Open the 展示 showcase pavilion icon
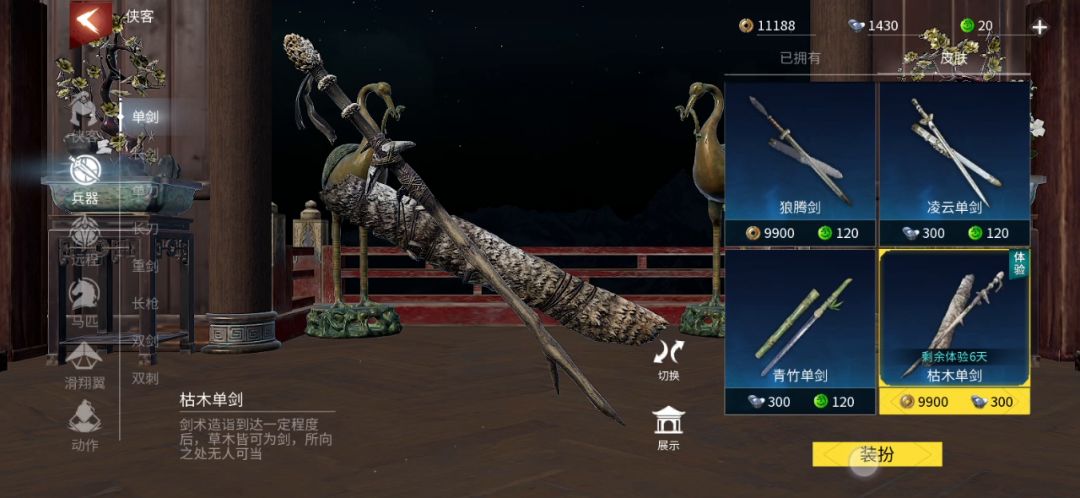 (667, 428)
